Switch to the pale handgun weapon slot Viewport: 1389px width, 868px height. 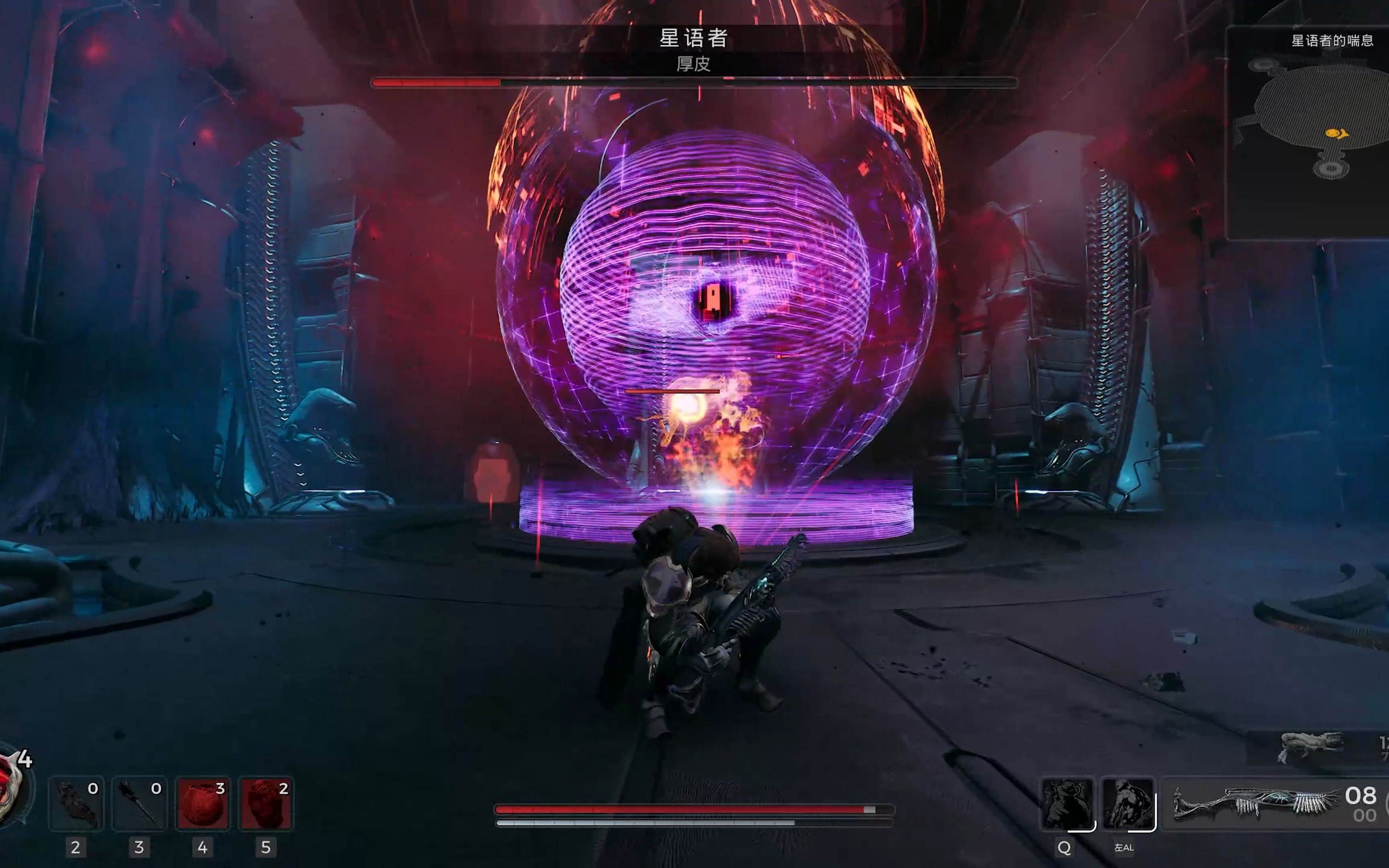coord(1311,746)
